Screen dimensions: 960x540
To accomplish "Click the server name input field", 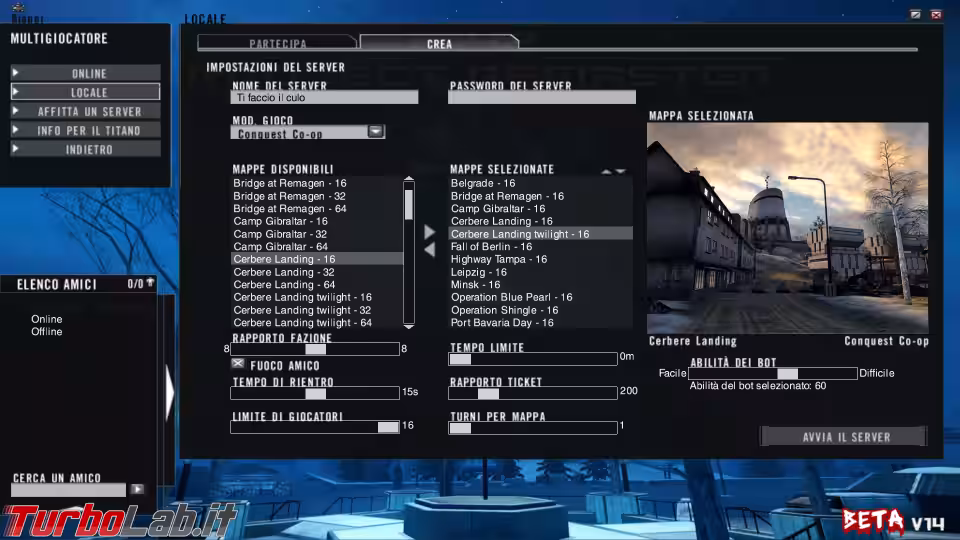I will coord(324,98).
